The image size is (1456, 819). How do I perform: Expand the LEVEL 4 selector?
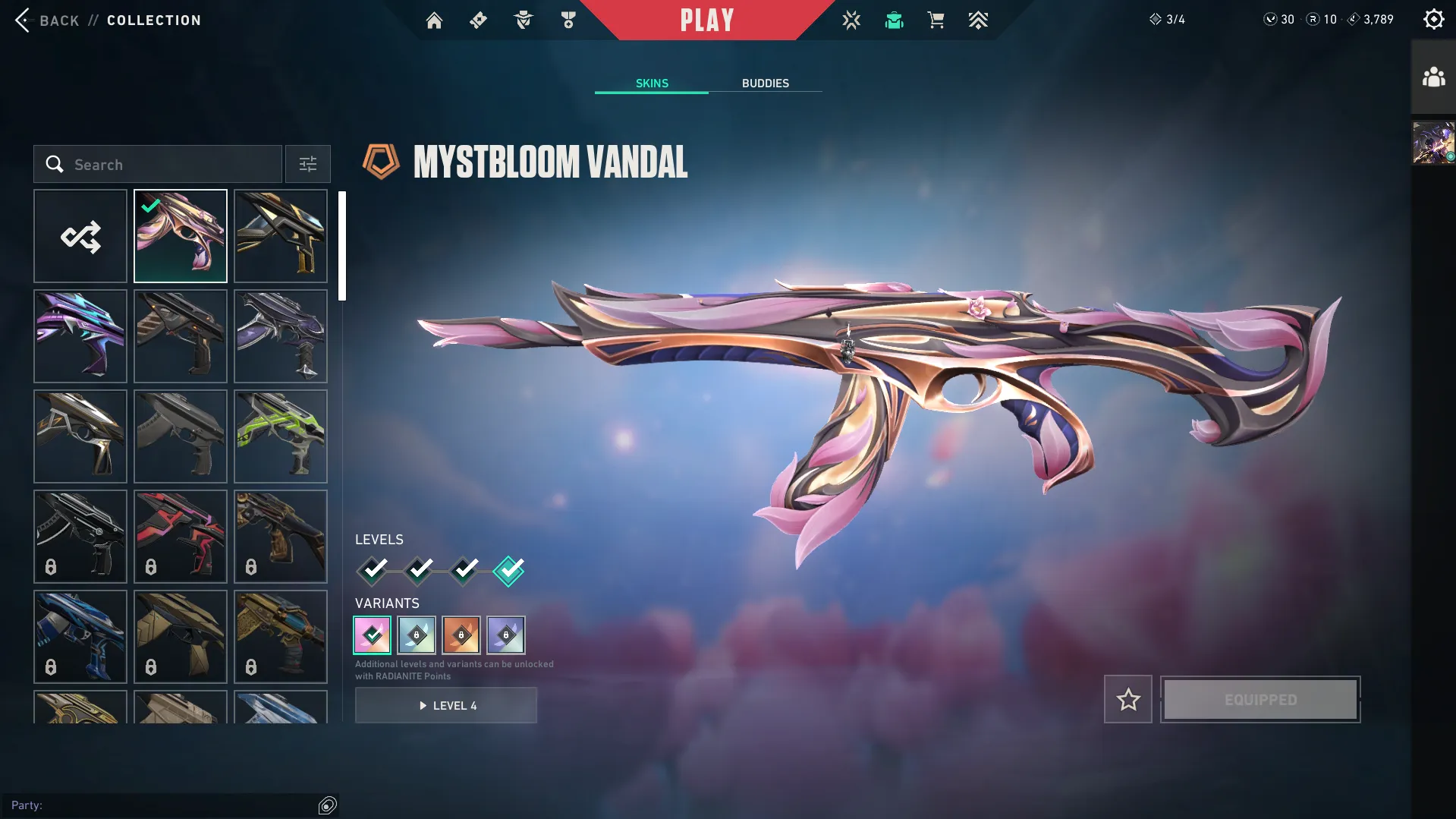446,705
